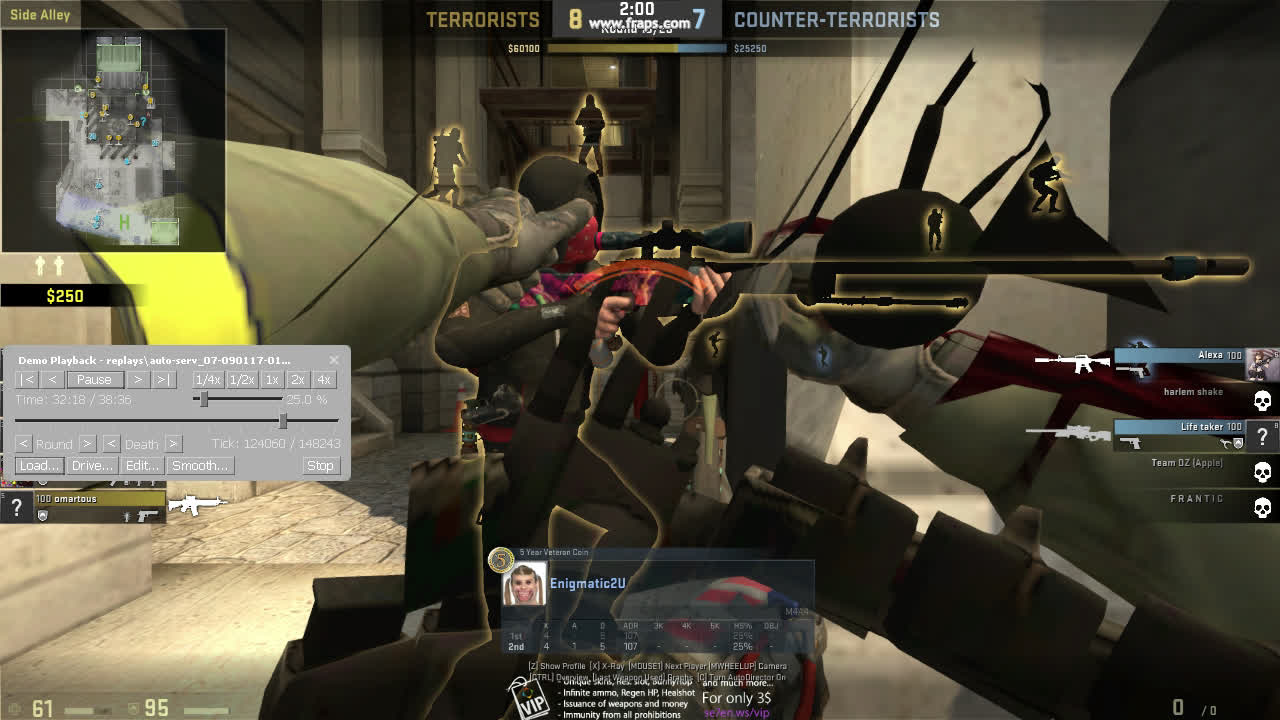Screen dimensions: 1280x720
Task: Go to the next round
Action: 87,443
